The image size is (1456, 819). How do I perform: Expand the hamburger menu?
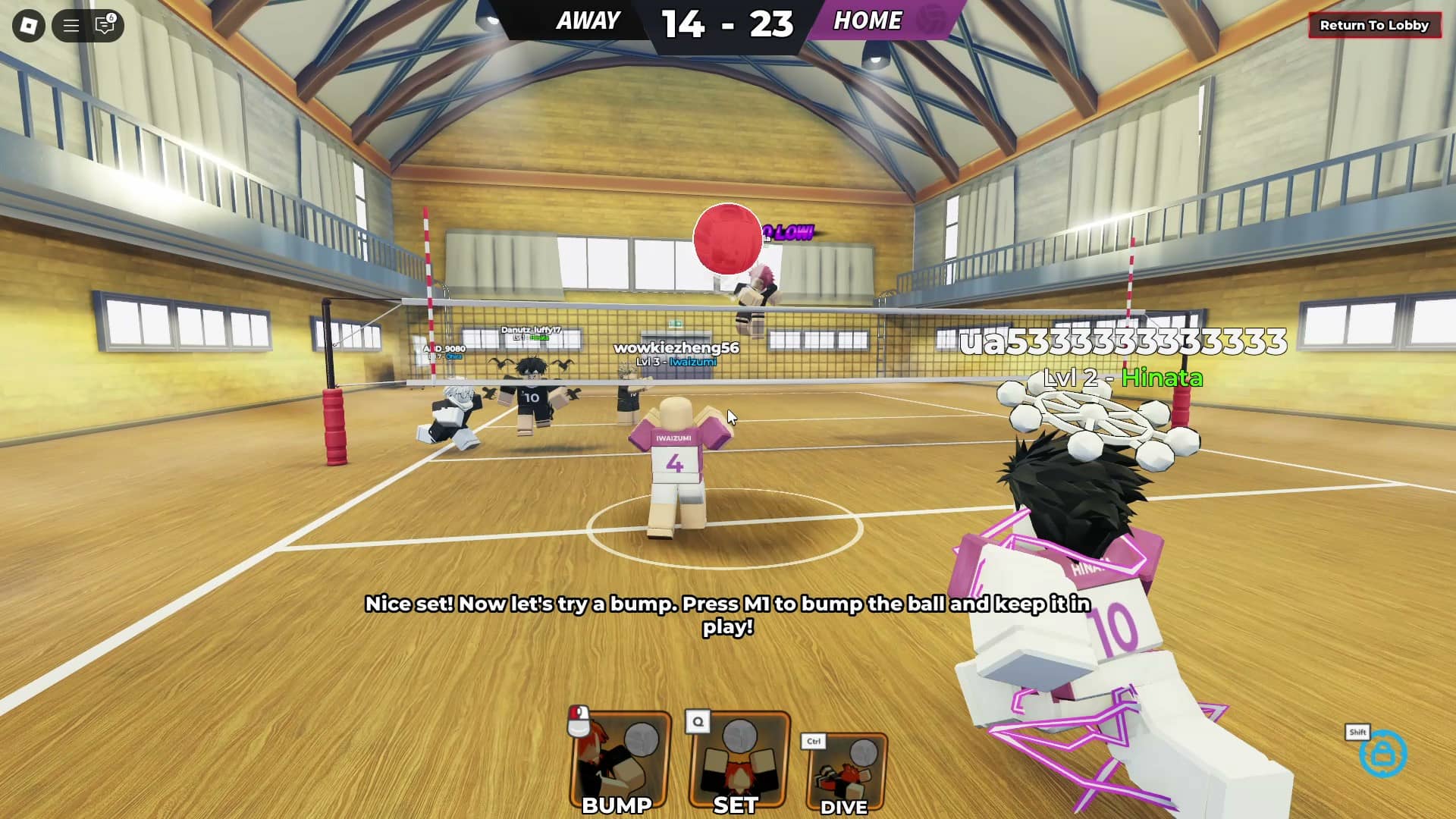tap(71, 26)
